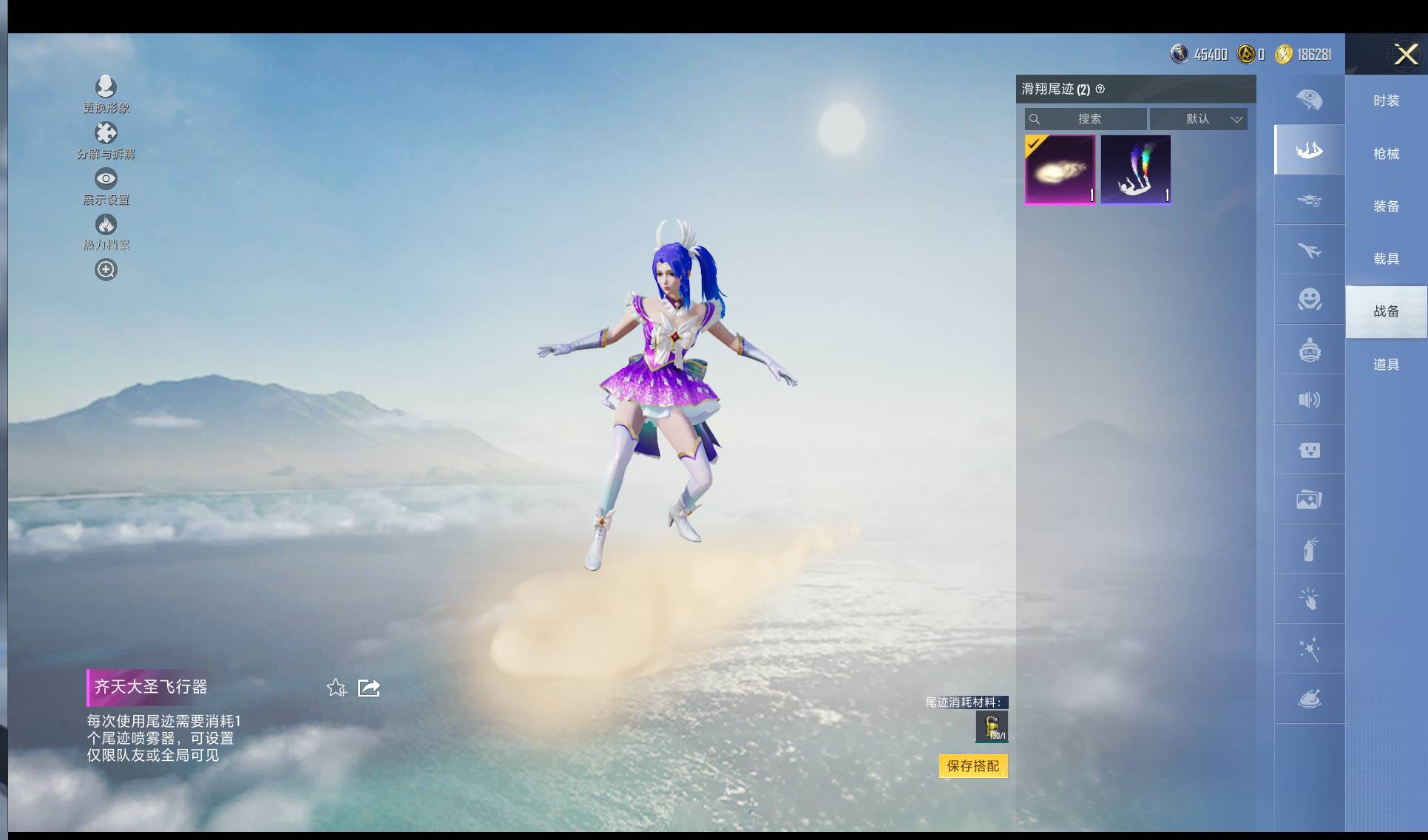Image resolution: width=1428 pixels, height=840 pixels.
Task: Switch to the 枪械 firearms tab
Action: point(1386,154)
